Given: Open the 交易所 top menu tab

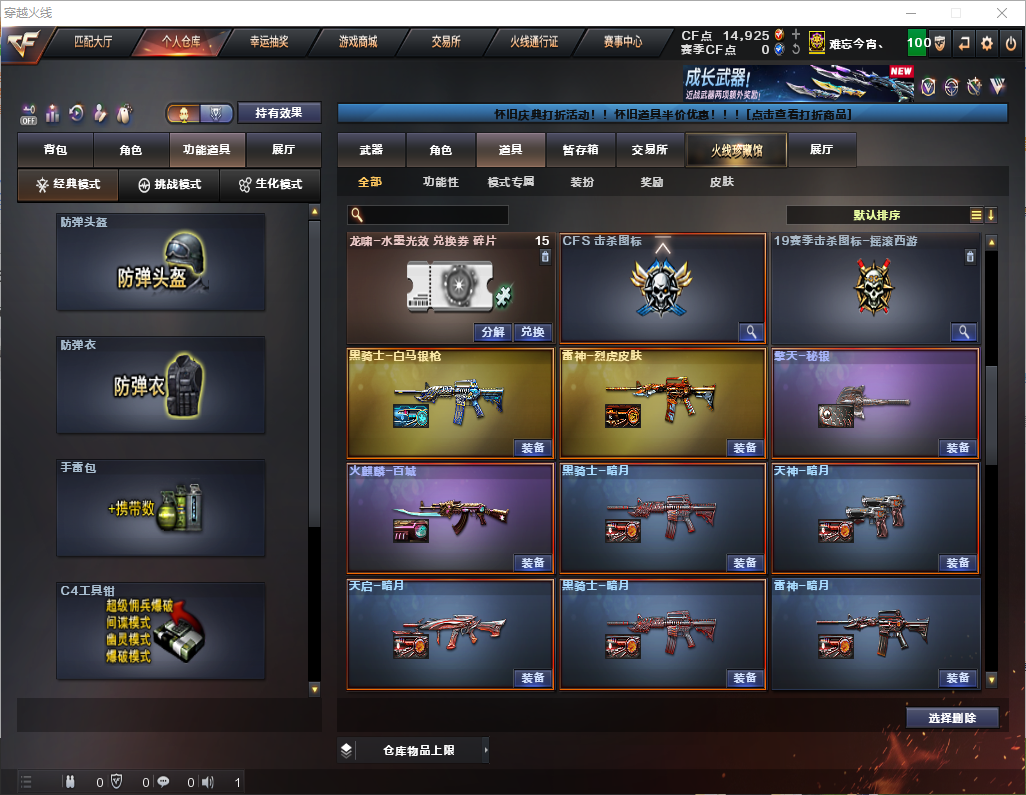Looking at the screenshot, I should coord(446,42).
